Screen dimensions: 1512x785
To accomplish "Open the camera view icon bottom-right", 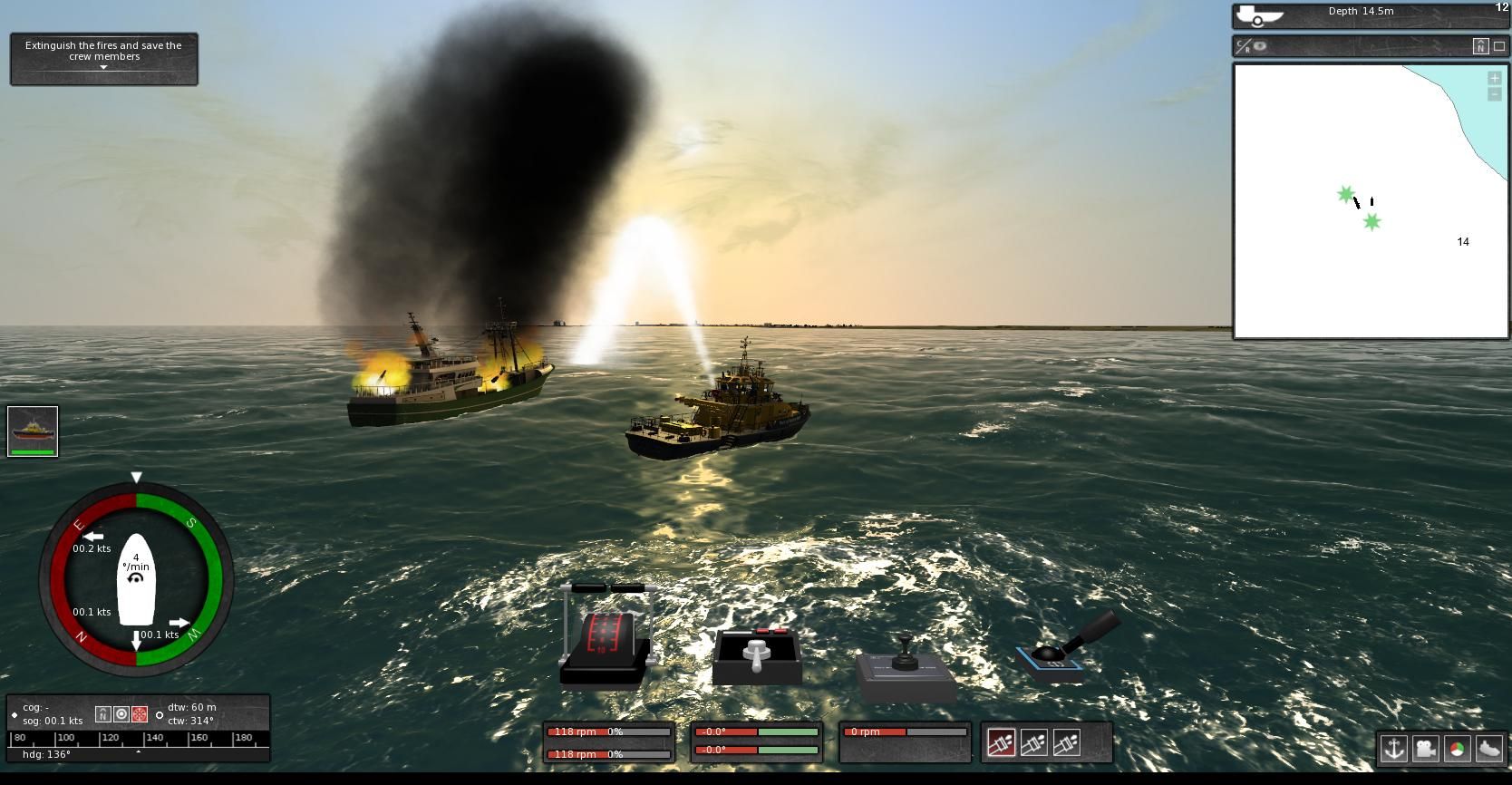I will click(1426, 748).
